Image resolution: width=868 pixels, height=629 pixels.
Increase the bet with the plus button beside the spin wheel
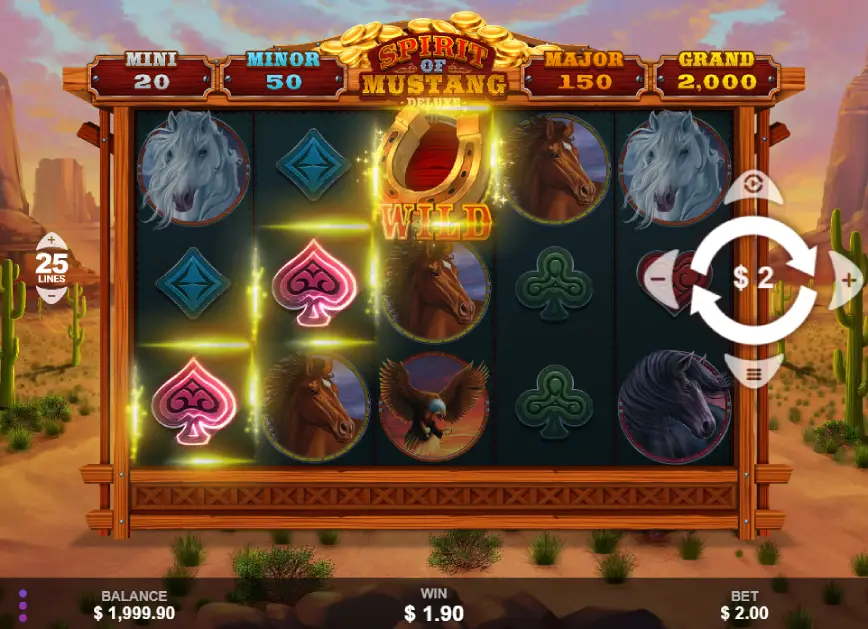click(847, 279)
